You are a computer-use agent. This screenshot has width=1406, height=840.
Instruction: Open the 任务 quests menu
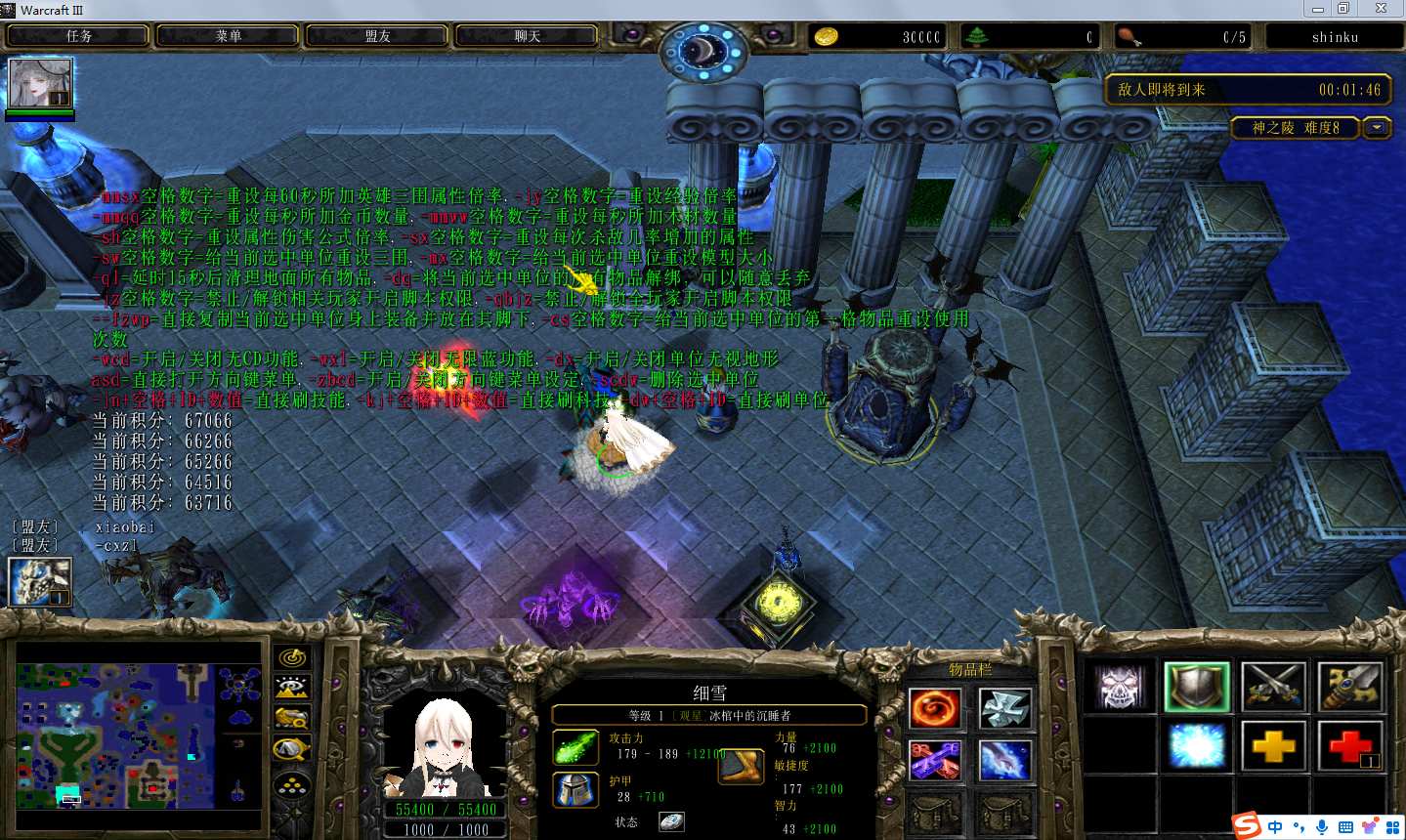[79, 36]
